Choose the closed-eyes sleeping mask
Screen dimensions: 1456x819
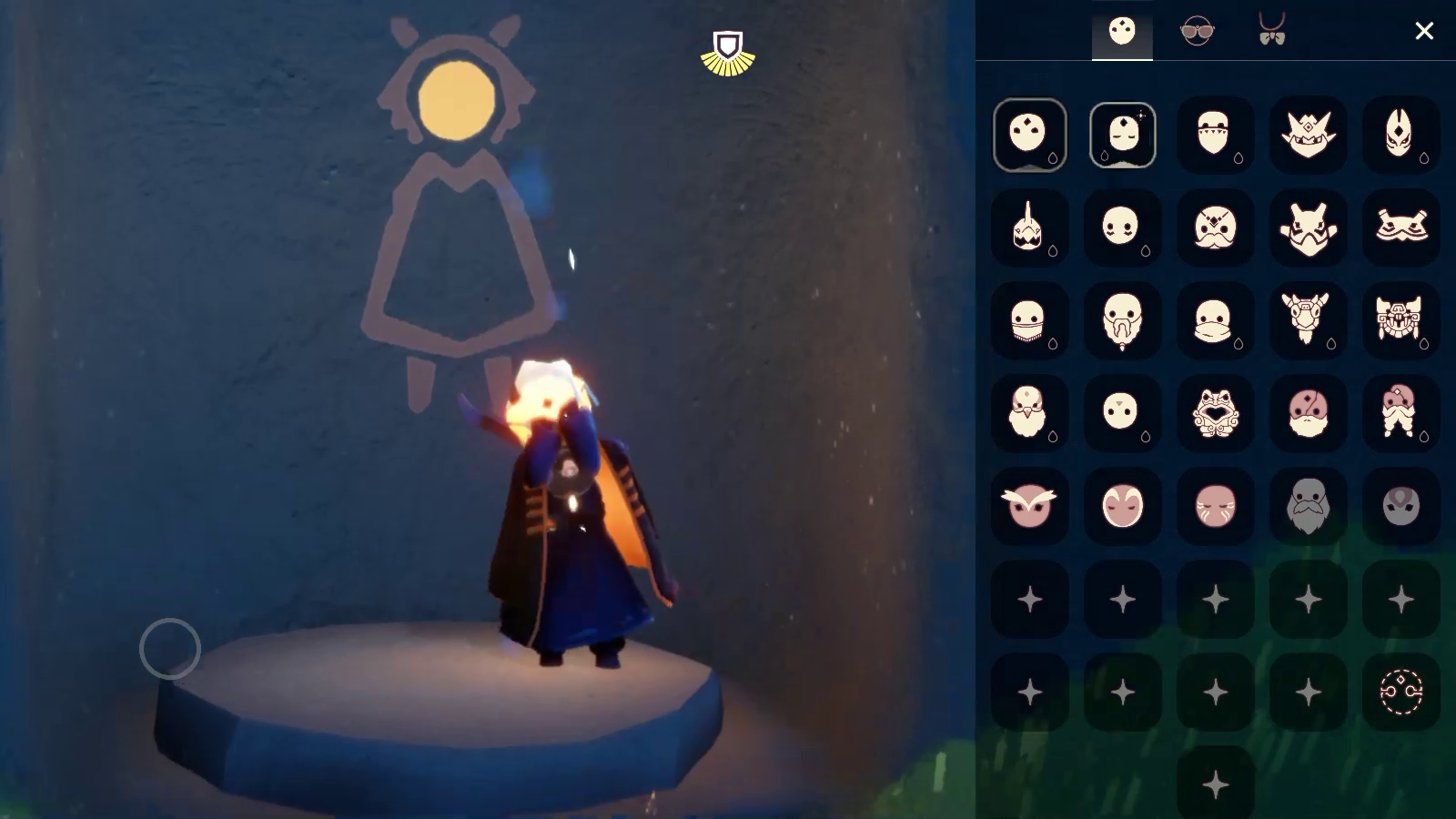coord(1122,135)
